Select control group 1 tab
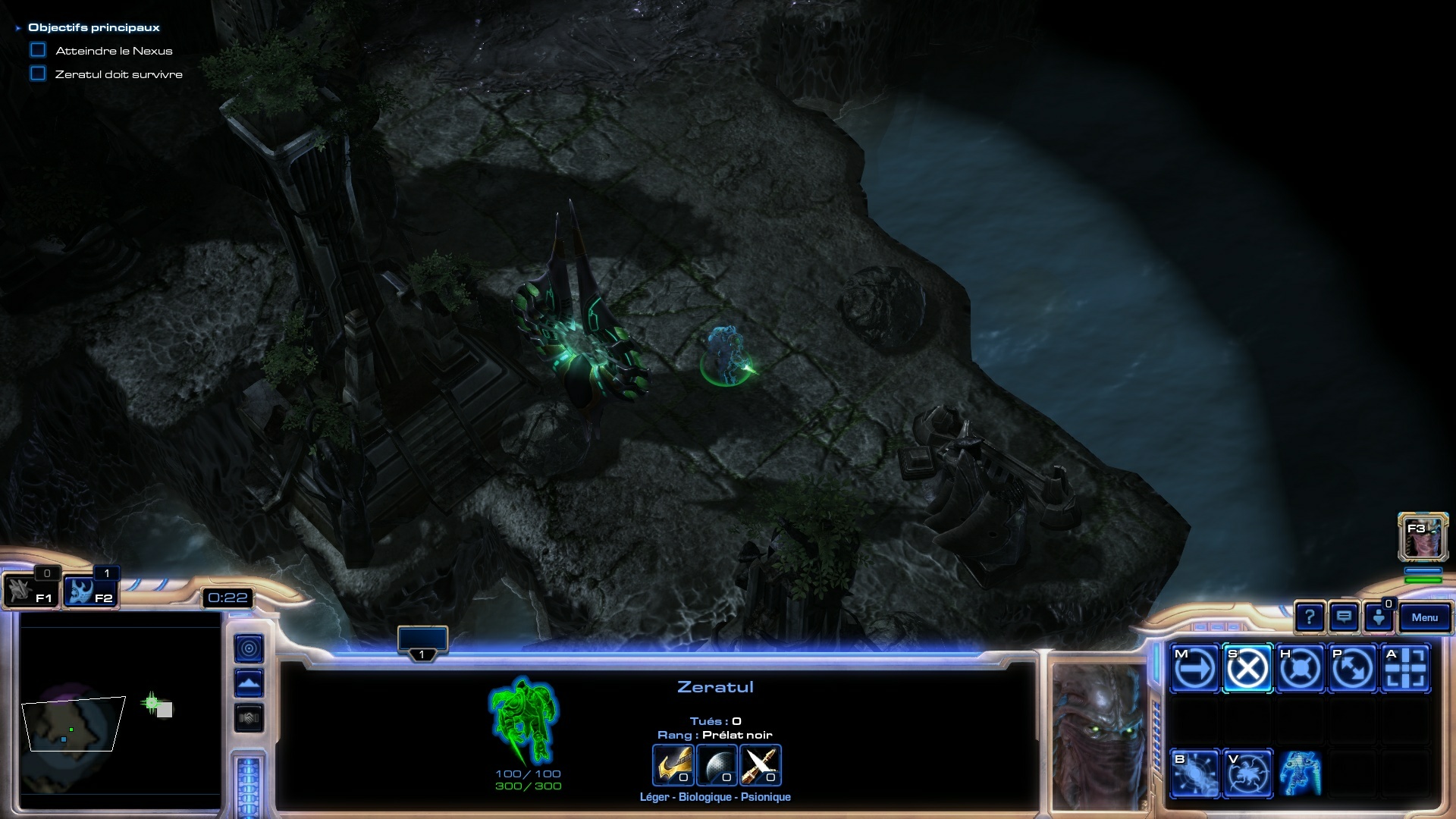 (x=422, y=642)
